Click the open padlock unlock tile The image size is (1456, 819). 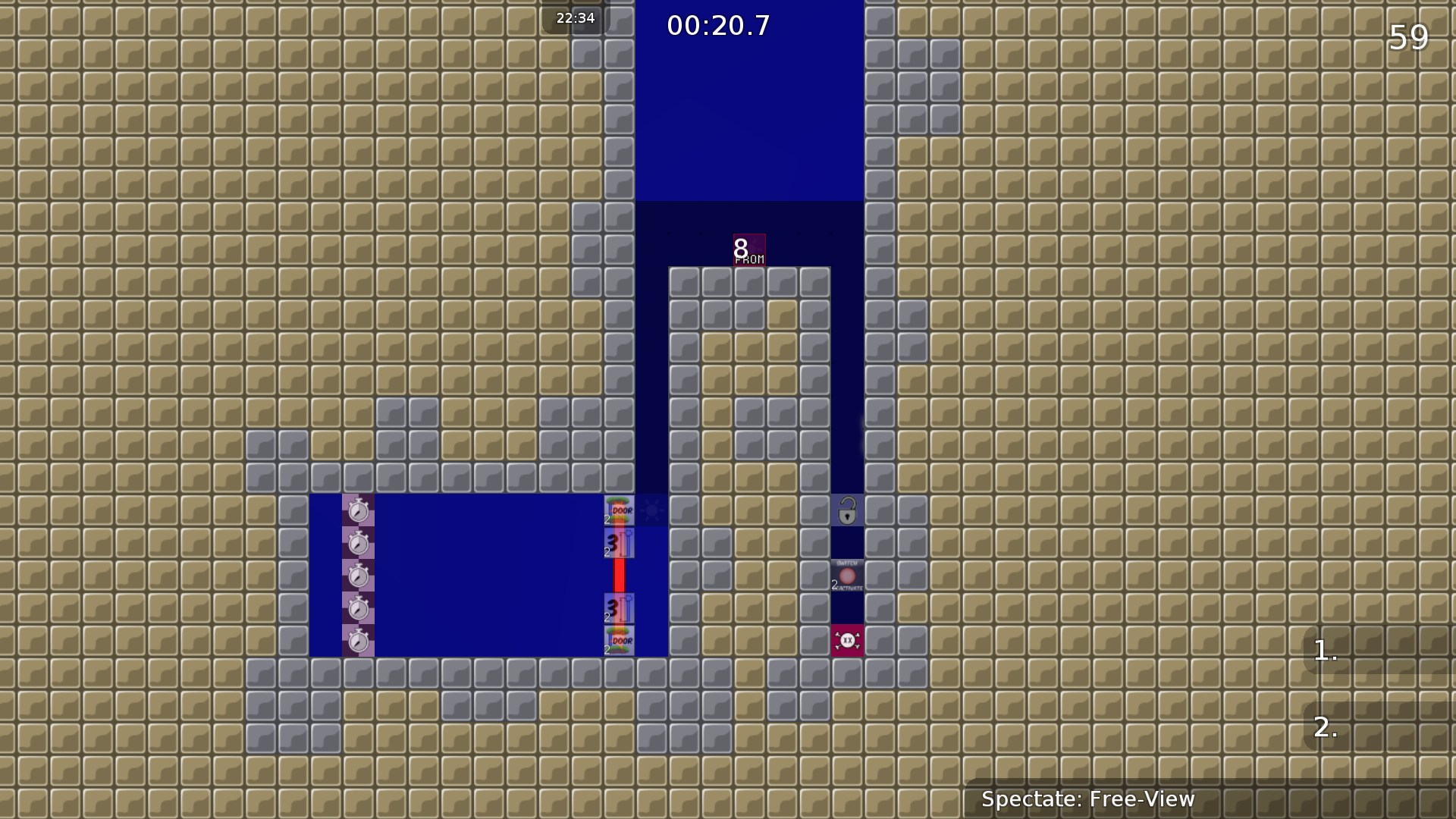(847, 512)
